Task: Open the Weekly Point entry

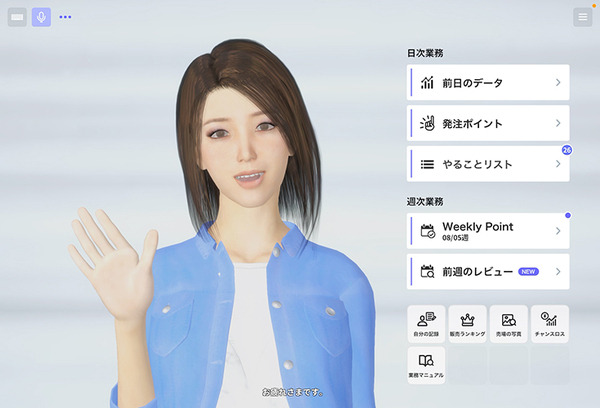Action: [x=488, y=230]
